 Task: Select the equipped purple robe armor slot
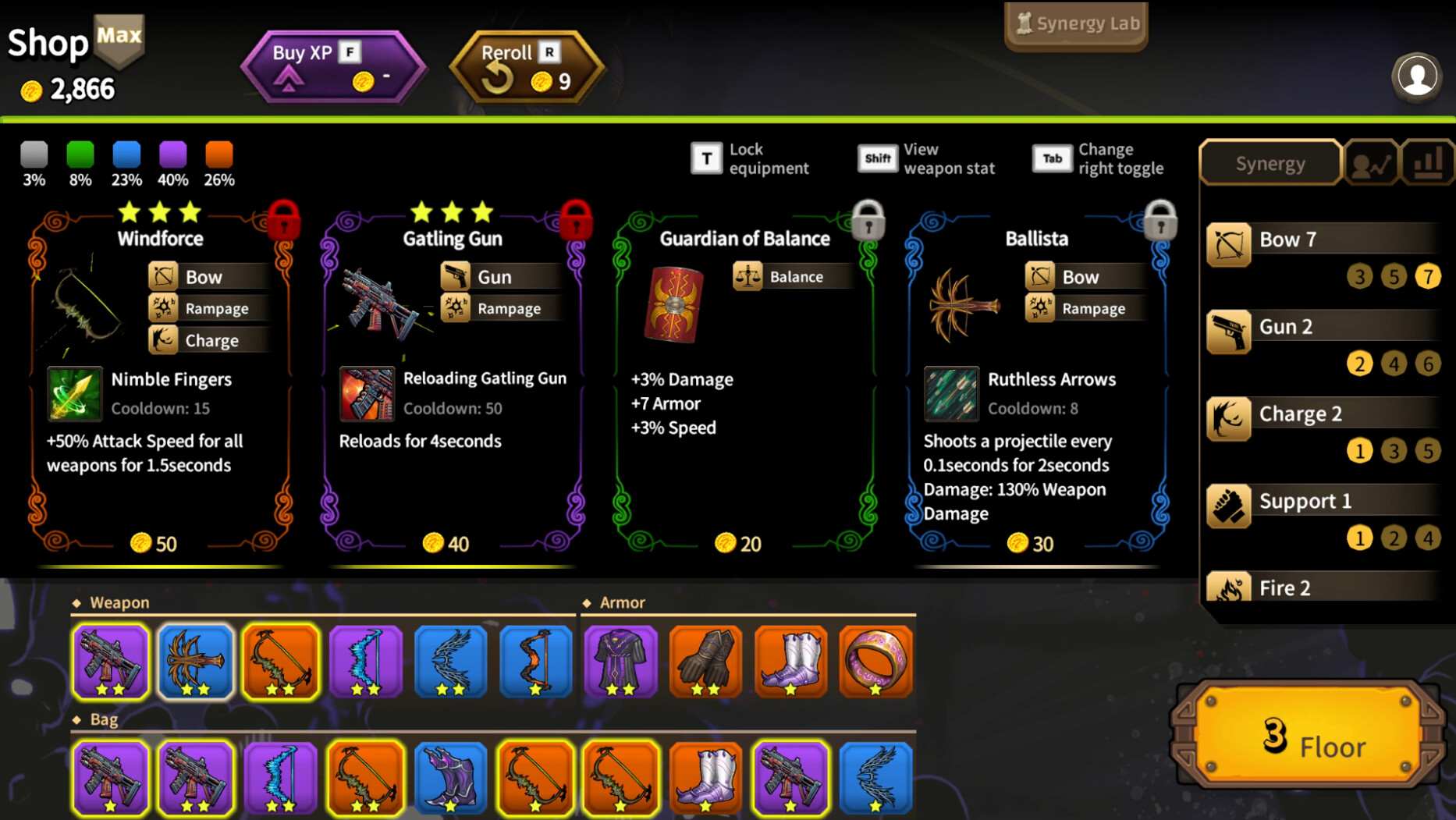(x=621, y=661)
